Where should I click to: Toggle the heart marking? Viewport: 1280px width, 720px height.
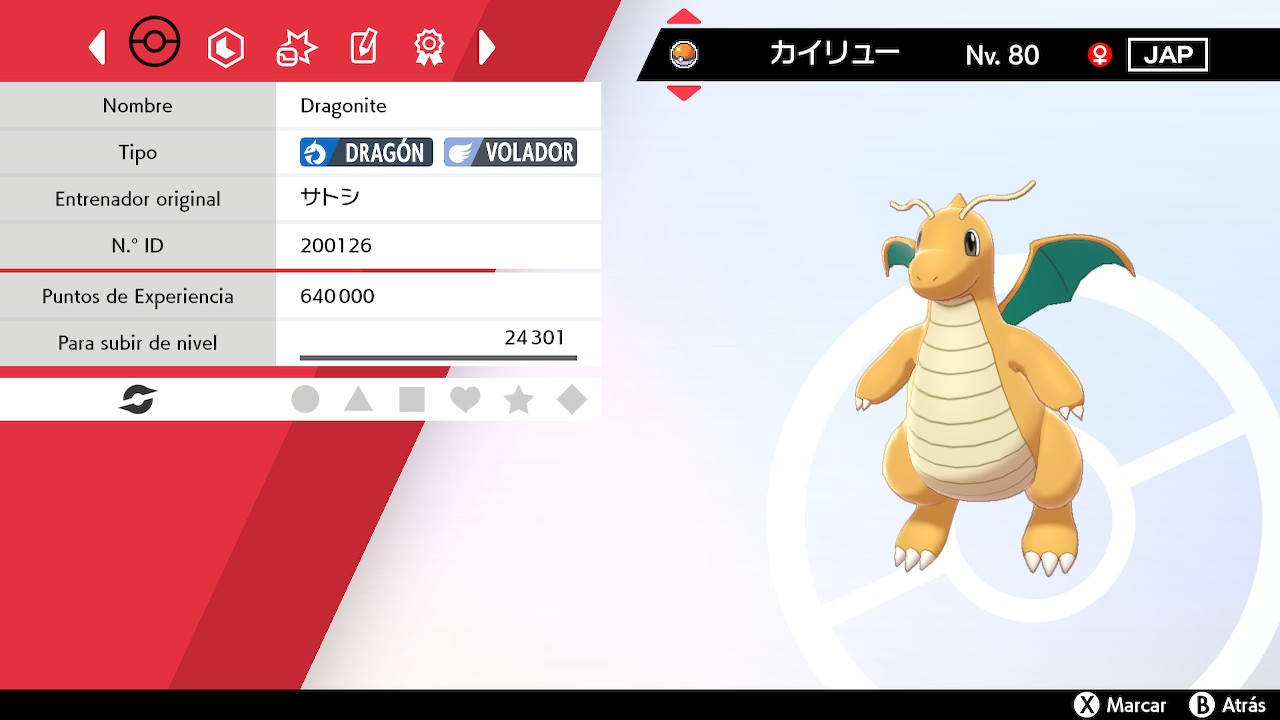point(465,400)
